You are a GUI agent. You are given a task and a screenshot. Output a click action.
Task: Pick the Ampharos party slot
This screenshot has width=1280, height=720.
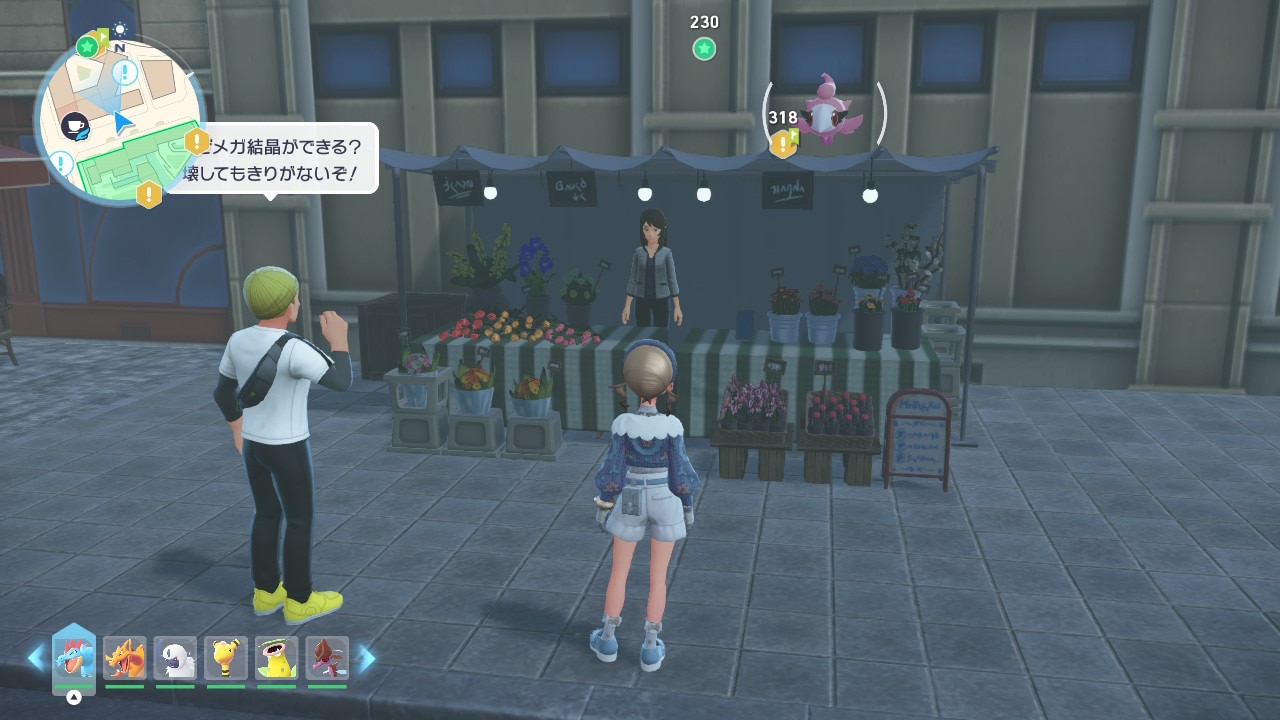226,659
